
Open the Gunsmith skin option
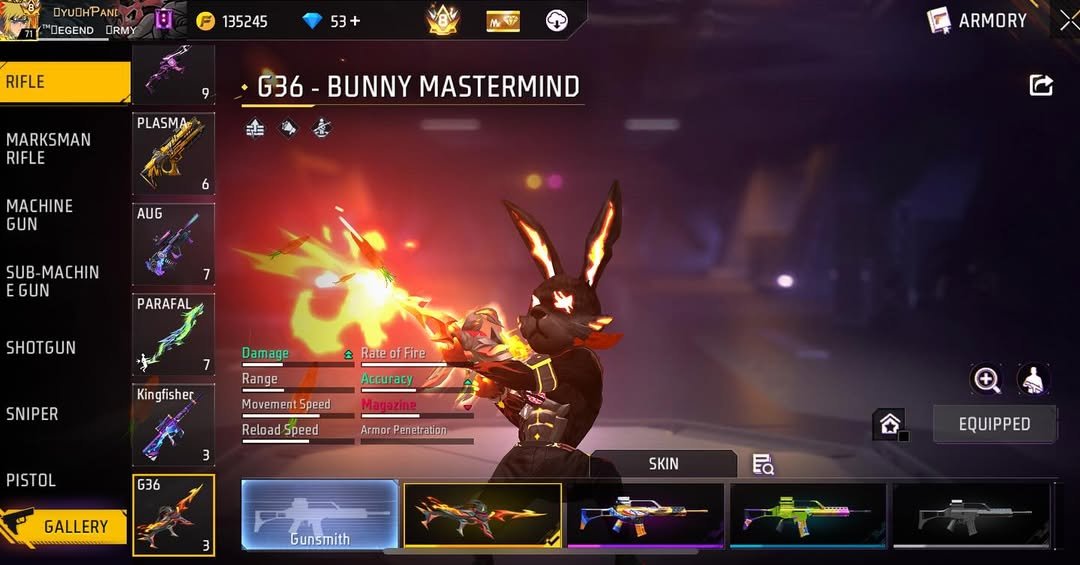320,514
